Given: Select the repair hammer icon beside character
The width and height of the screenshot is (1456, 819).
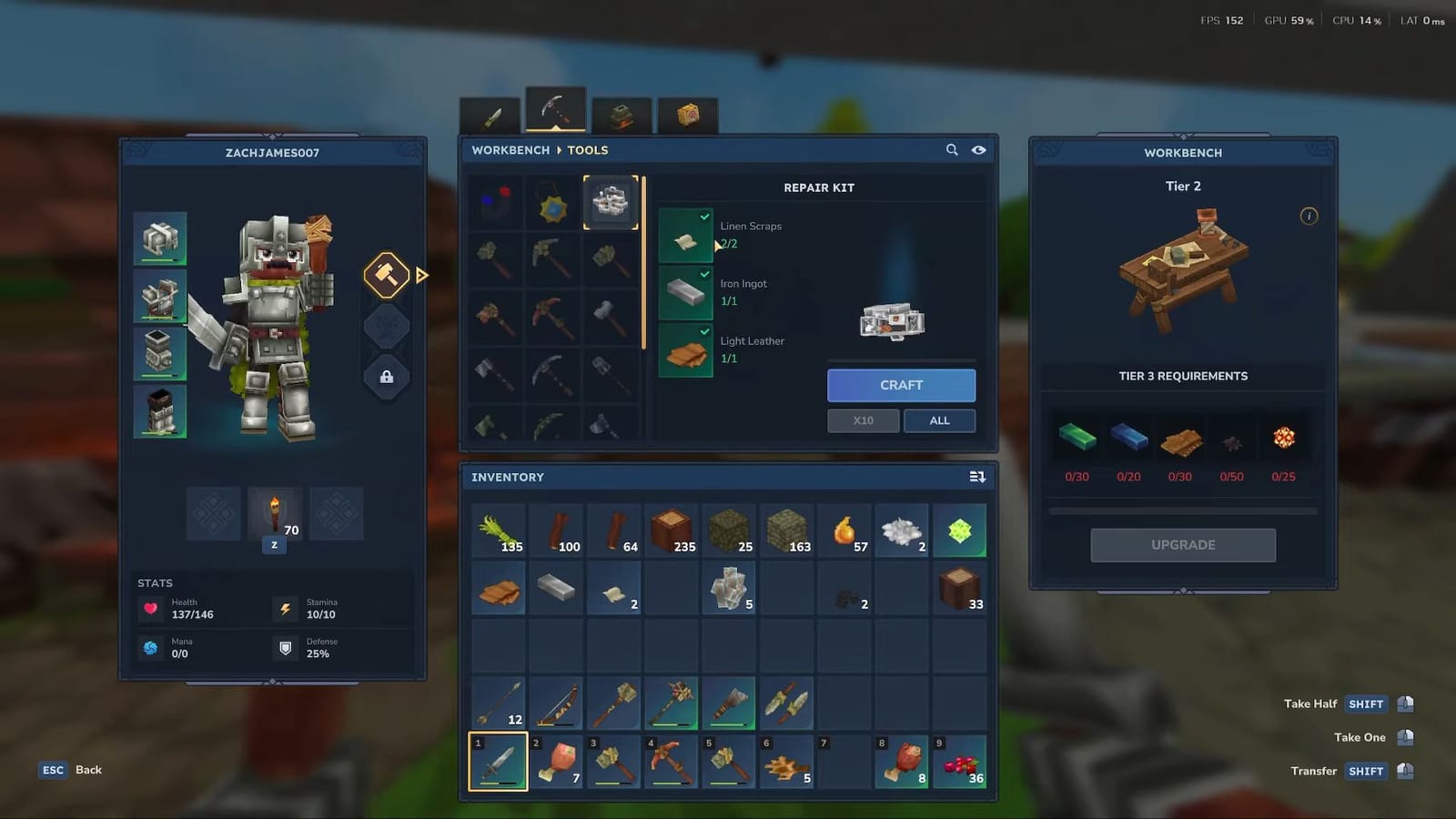Looking at the screenshot, I should tap(387, 275).
